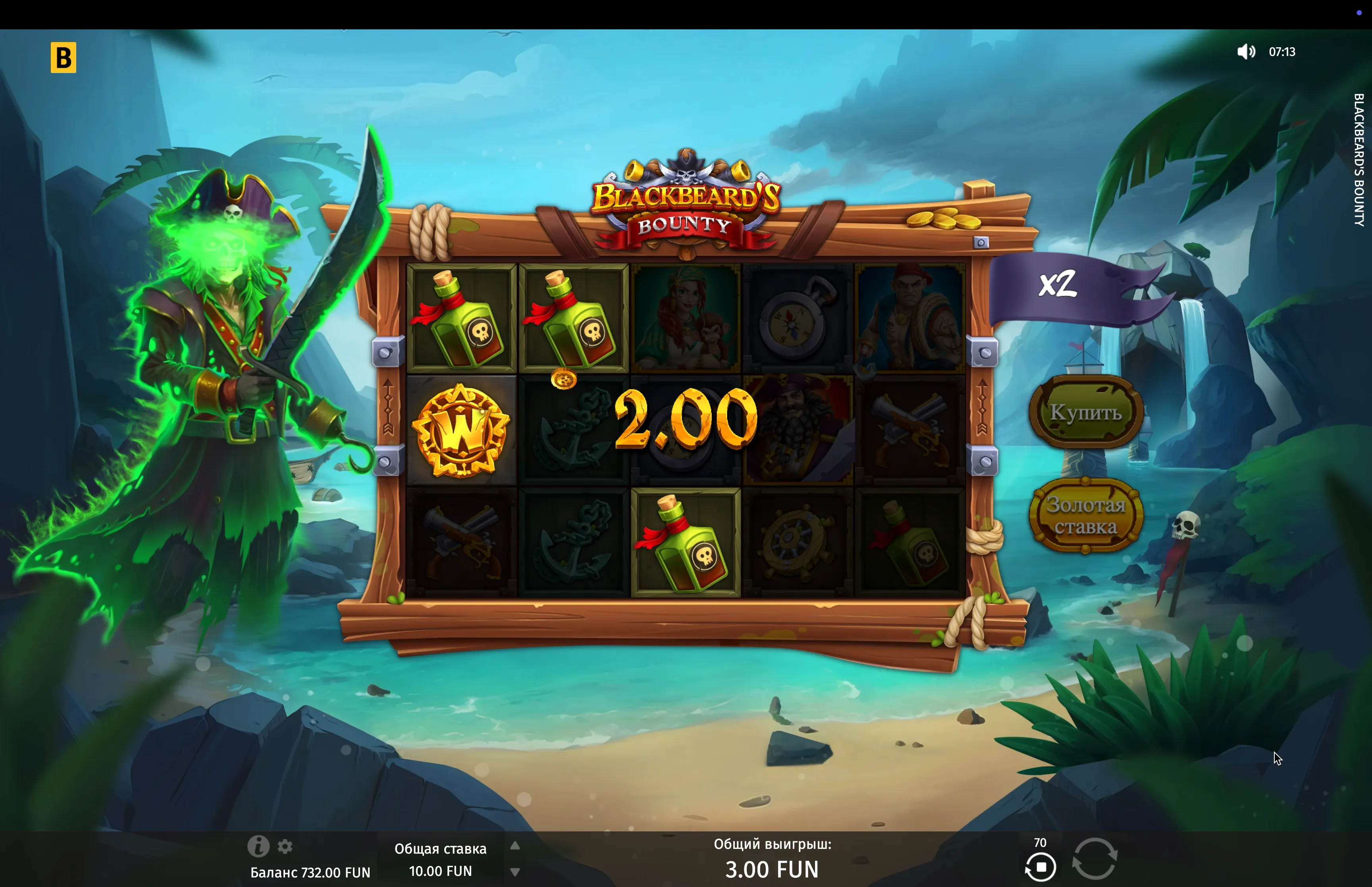Image resolution: width=1372 pixels, height=887 pixels.
Task: Activate the Золотая ставка golden bet button
Action: click(1085, 515)
